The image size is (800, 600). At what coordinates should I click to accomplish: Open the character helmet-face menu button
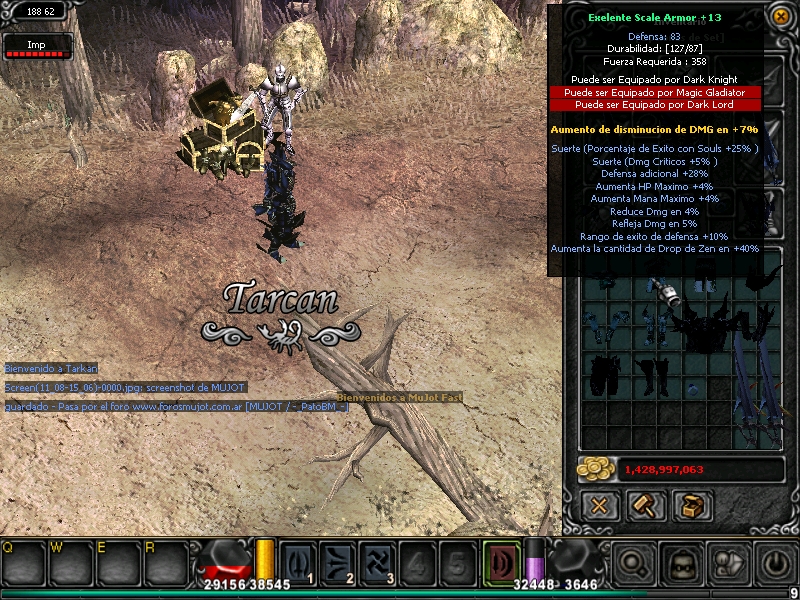tap(682, 564)
